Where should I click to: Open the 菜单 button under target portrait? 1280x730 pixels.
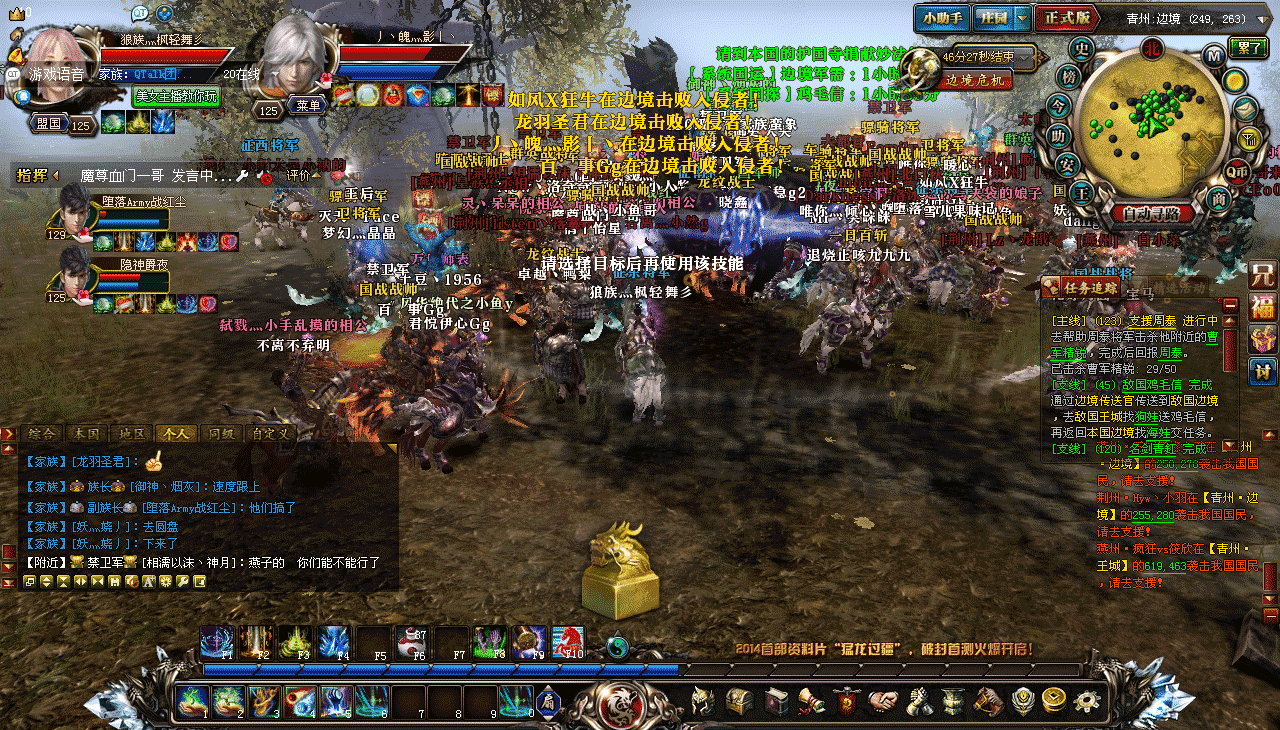click(x=306, y=105)
